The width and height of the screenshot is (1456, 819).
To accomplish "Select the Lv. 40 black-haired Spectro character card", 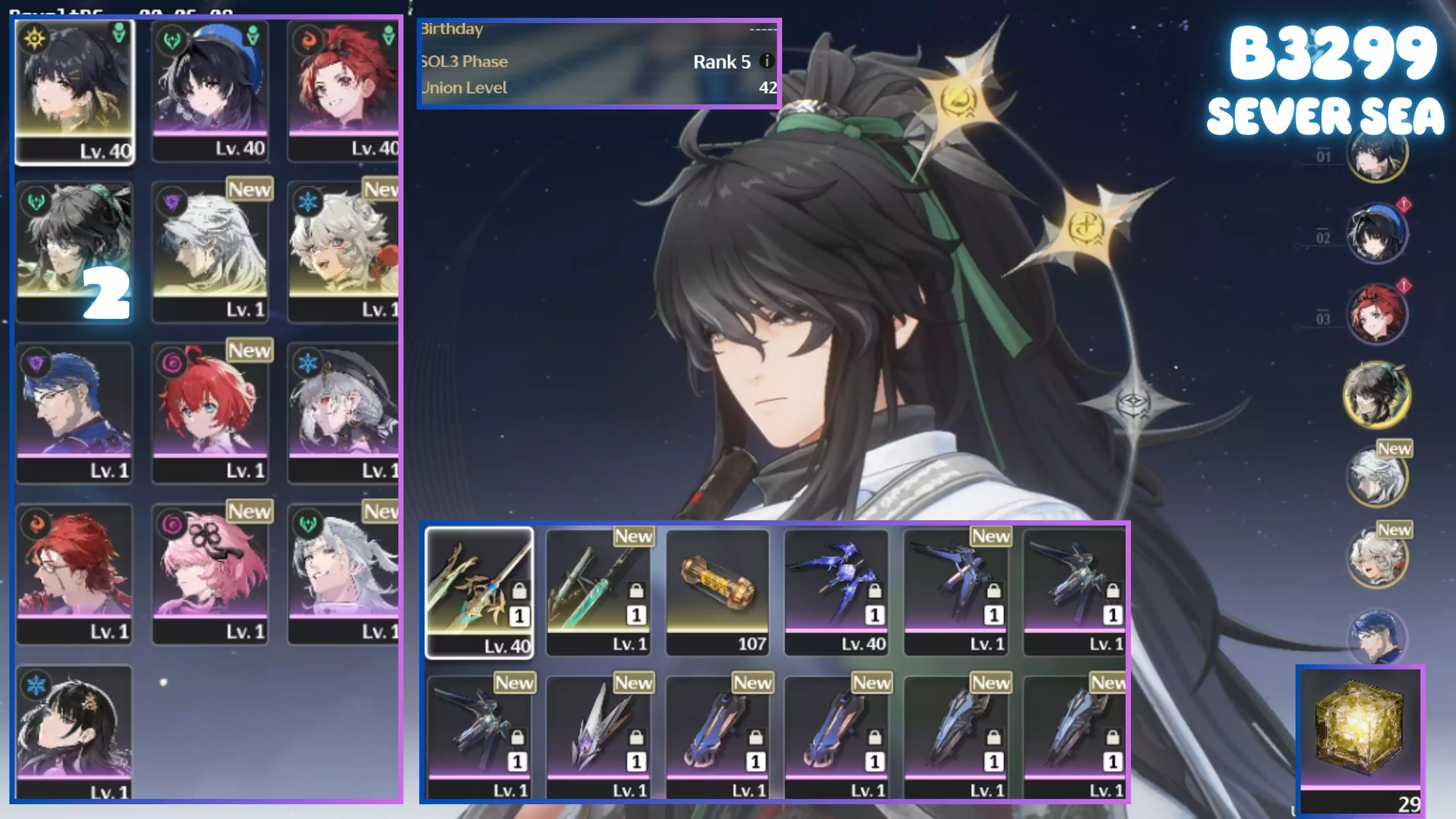I will pyautogui.click(x=75, y=91).
